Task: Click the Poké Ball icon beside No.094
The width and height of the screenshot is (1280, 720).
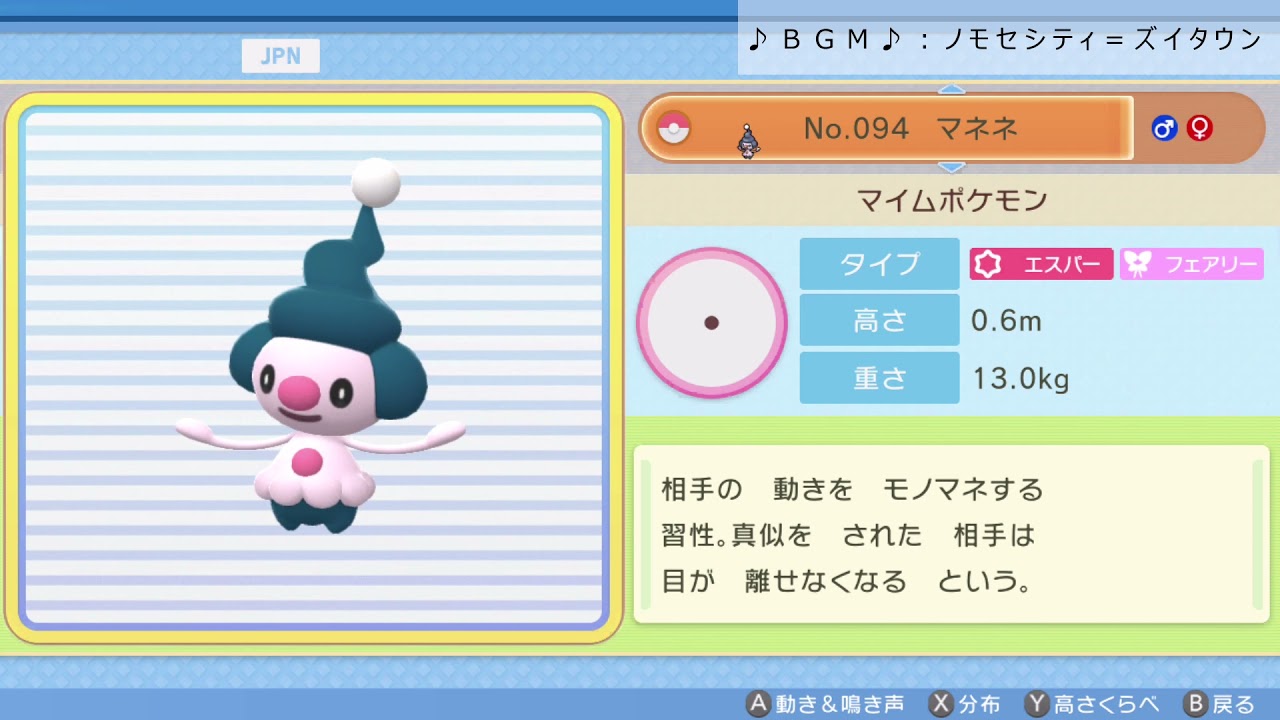Action: pos(676,128)
